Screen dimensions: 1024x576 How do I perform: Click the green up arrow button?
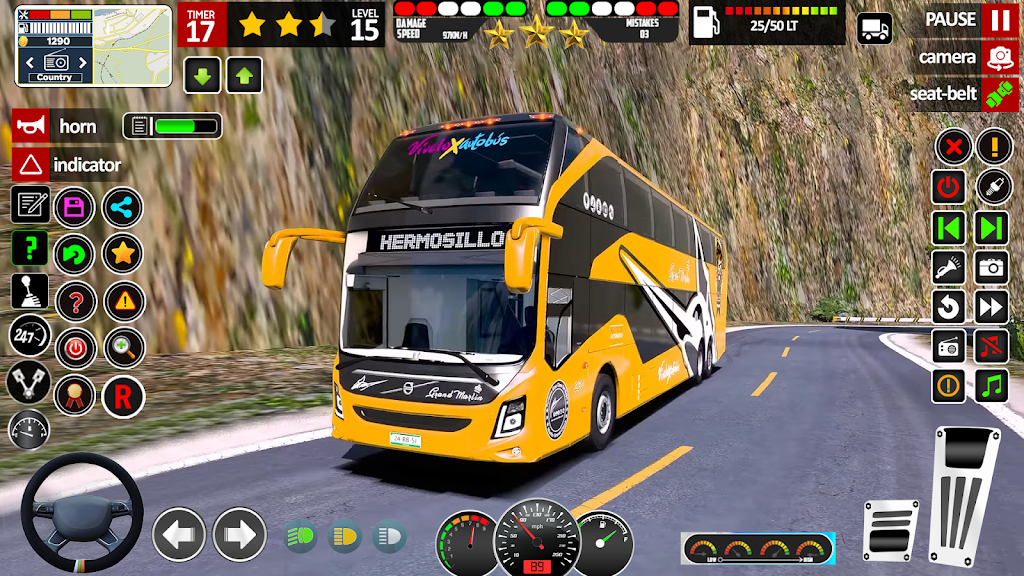point(244,75)
